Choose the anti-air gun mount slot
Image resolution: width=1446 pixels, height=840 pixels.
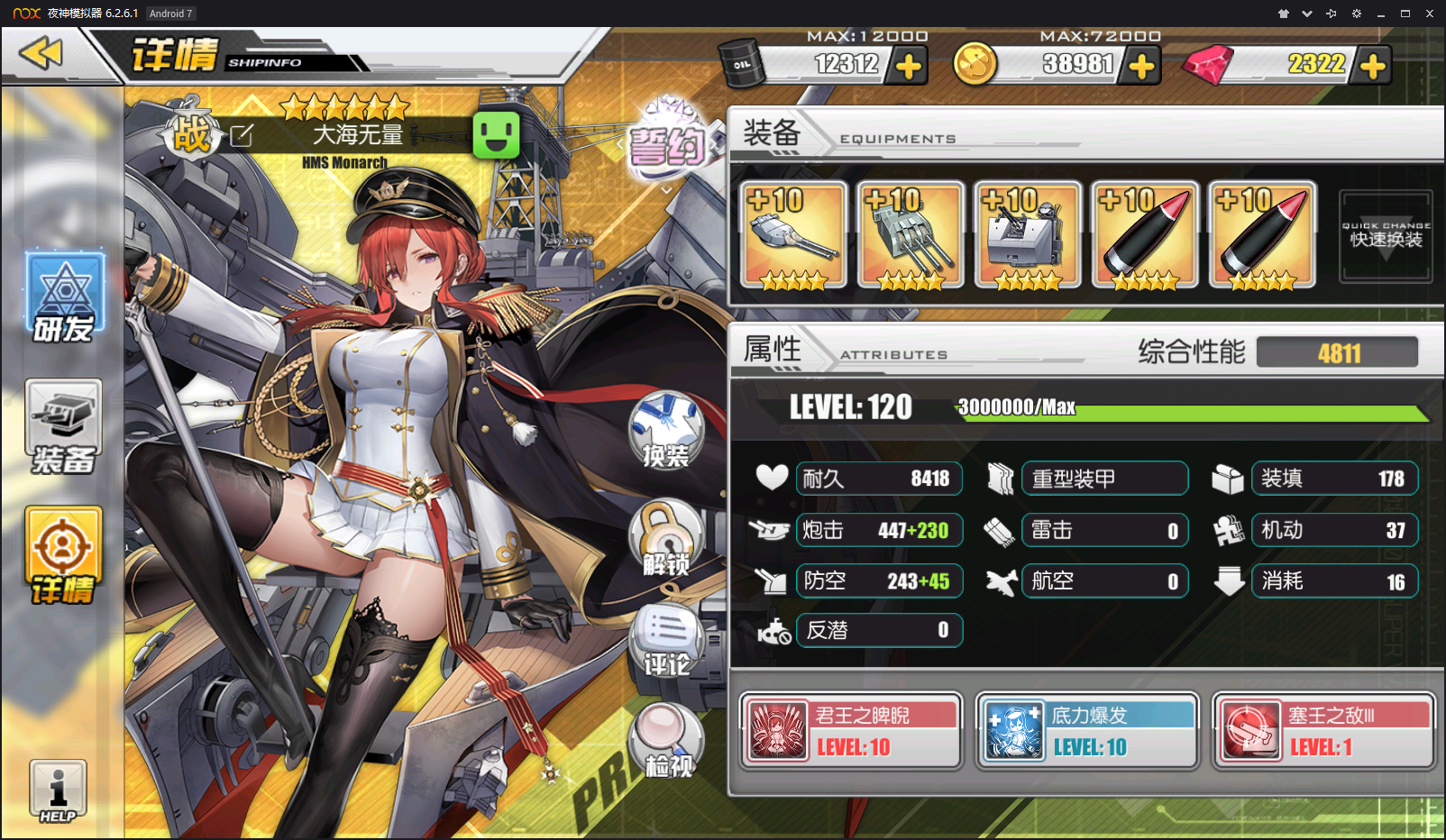[x=1028, y=235]
